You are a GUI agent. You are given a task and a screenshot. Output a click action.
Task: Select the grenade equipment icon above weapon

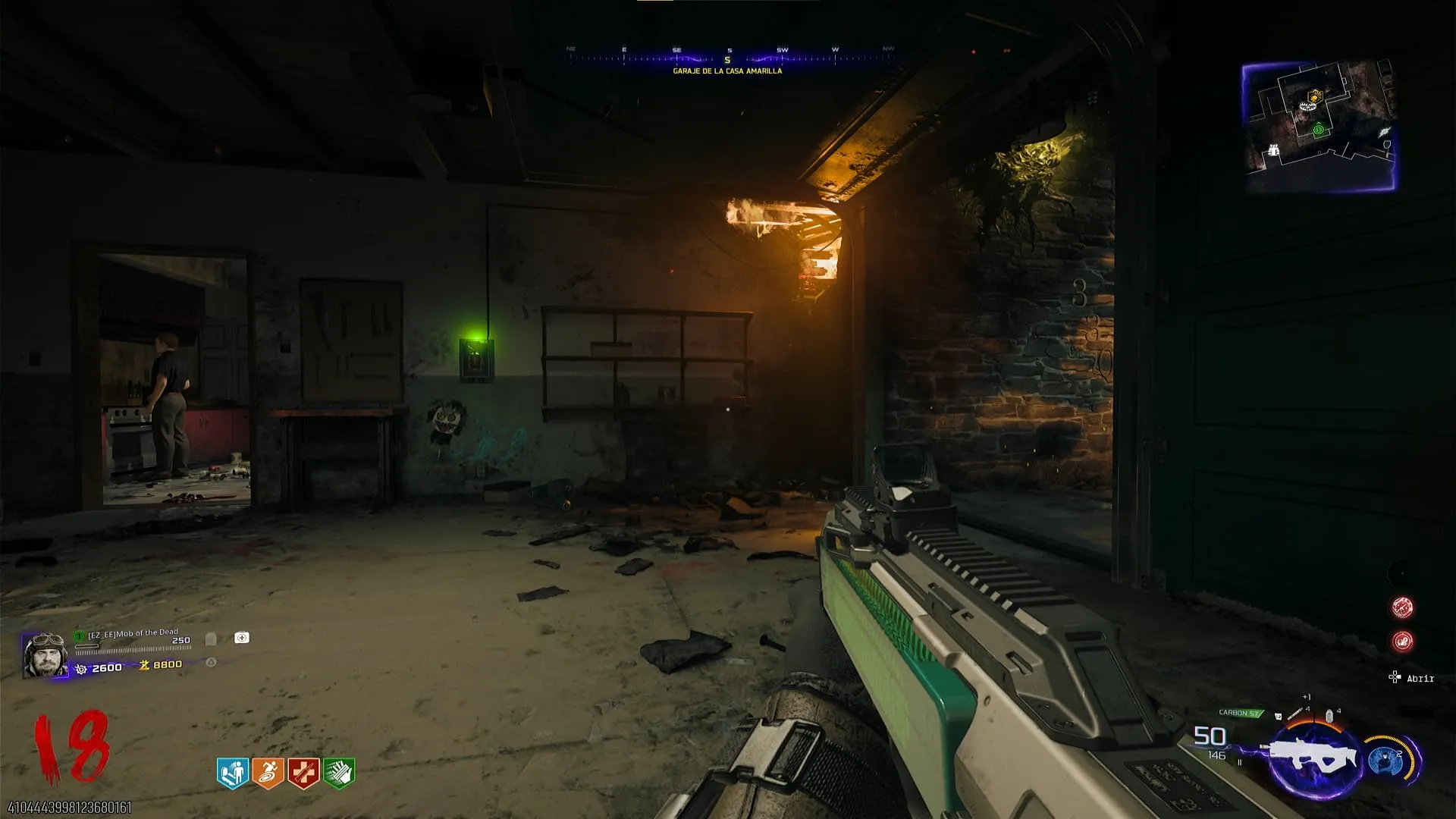1329,717
